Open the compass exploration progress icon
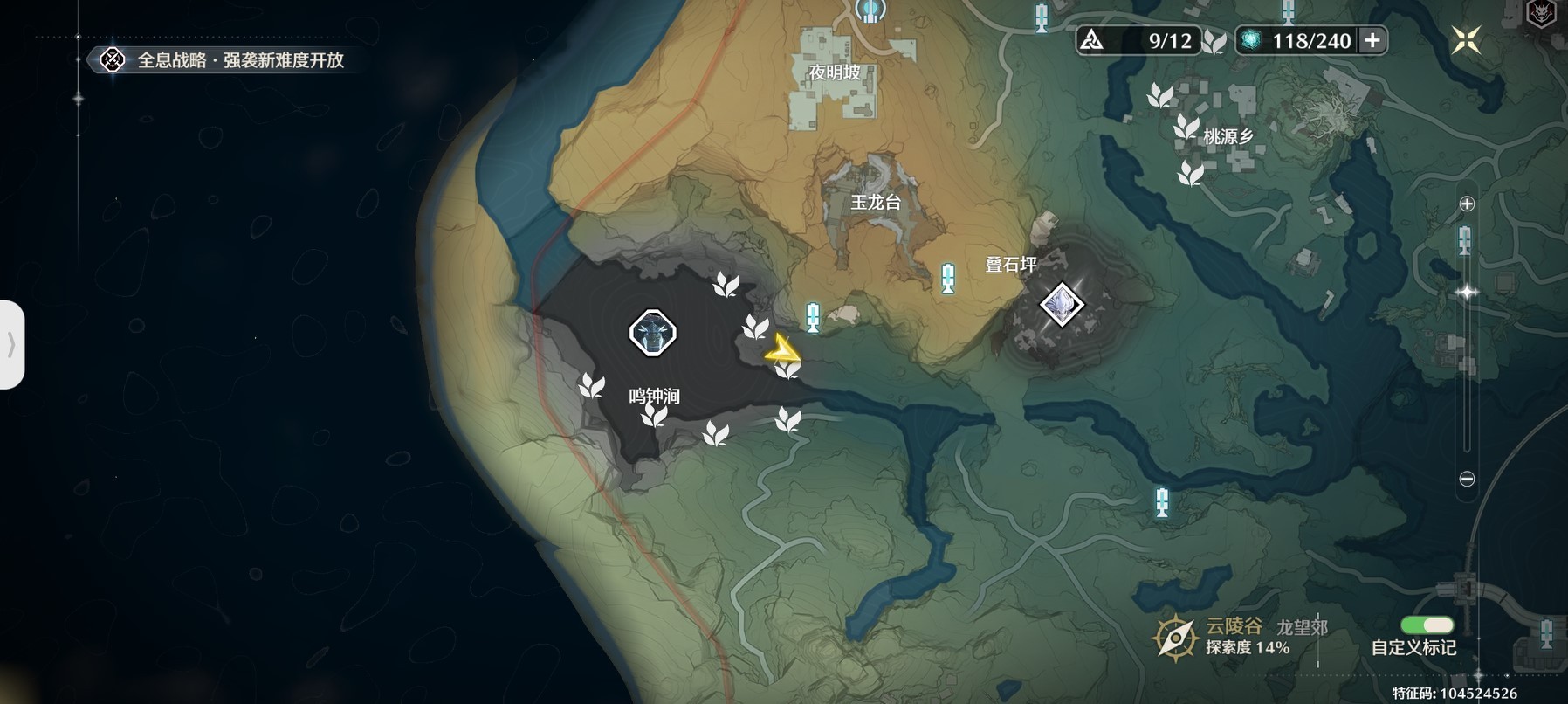The width and height of the screenshot is (1568, 704). pyautogui.click(x=1175, y=638)
